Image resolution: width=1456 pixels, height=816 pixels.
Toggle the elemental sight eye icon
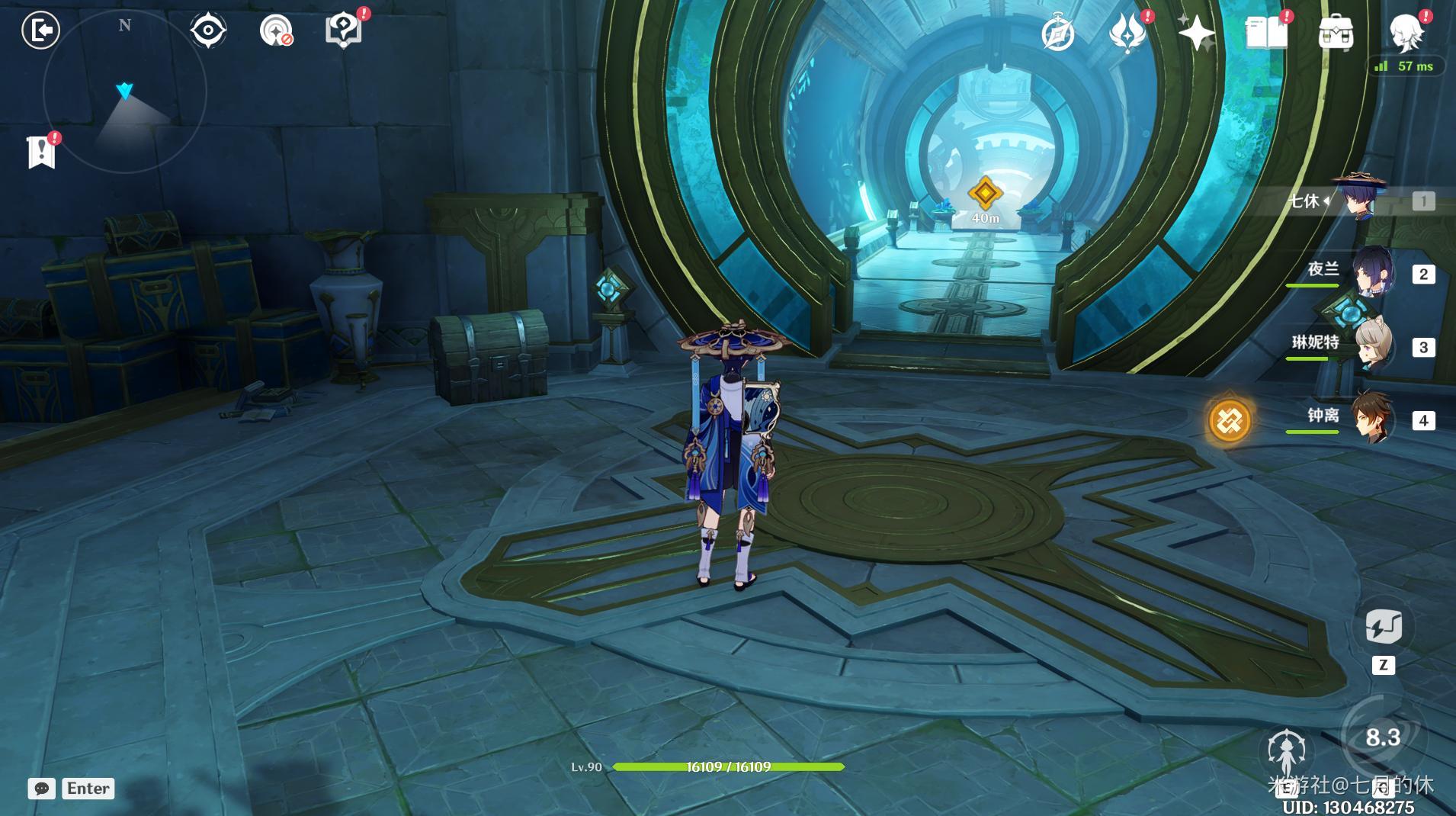tap(207, 31)
